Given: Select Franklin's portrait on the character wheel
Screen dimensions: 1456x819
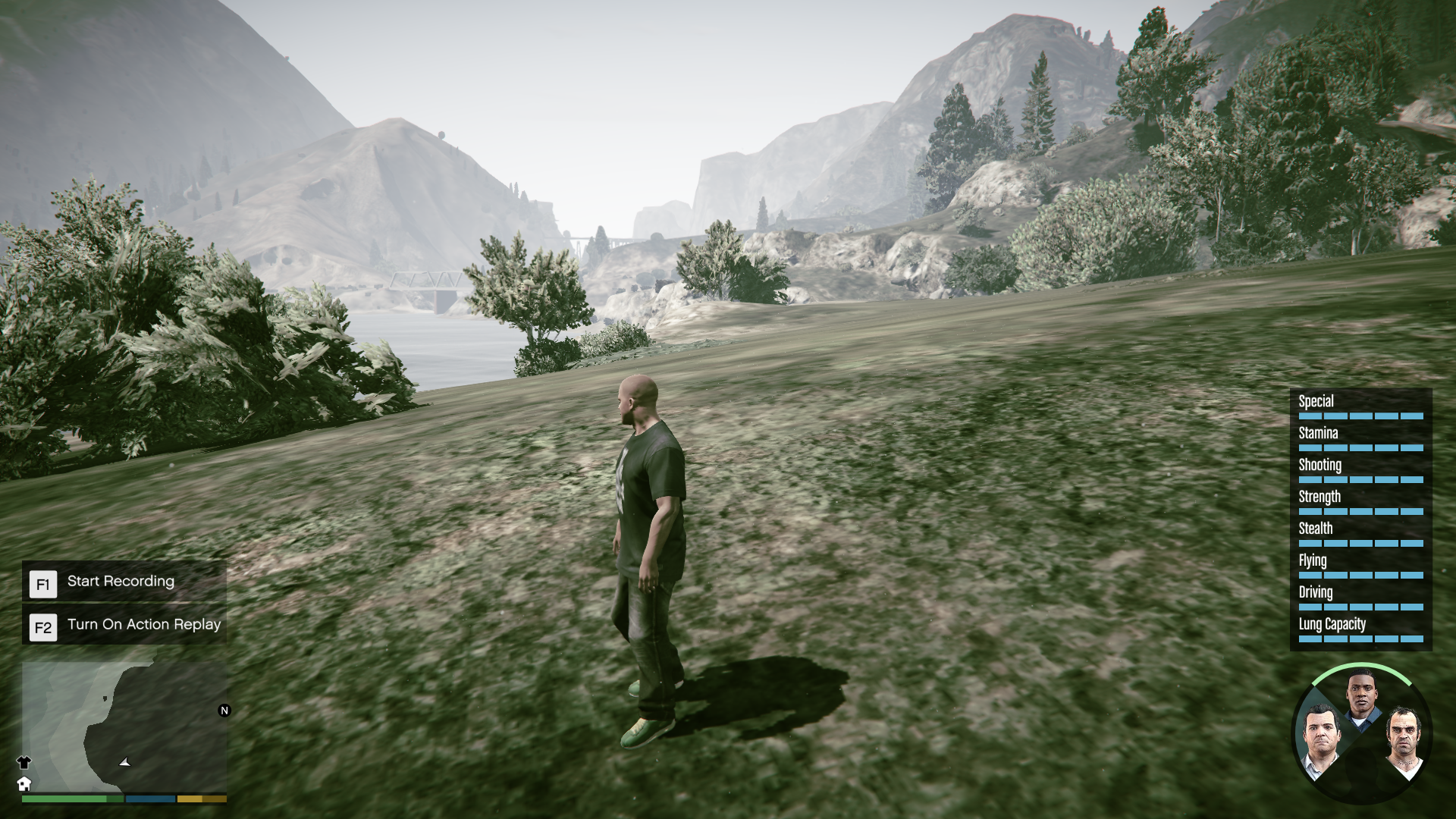Looking at the screenshot, I should coord(1360,695).
